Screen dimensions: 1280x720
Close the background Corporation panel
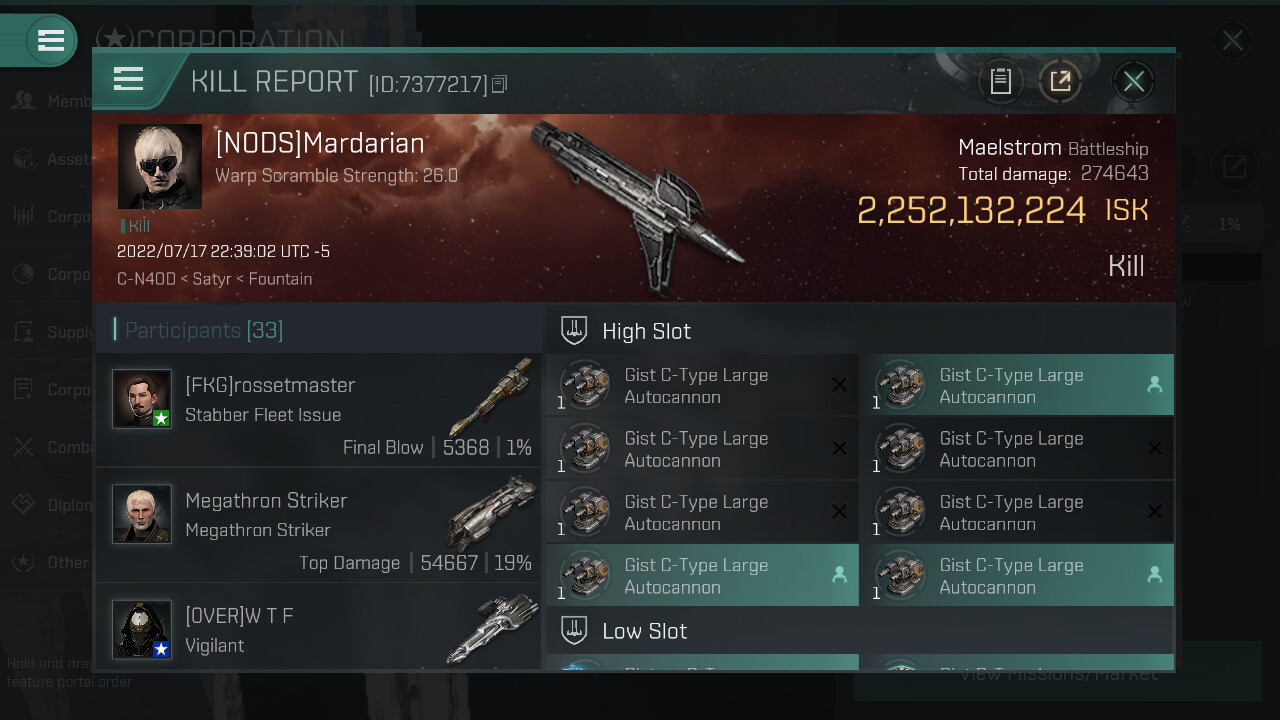1232,41
